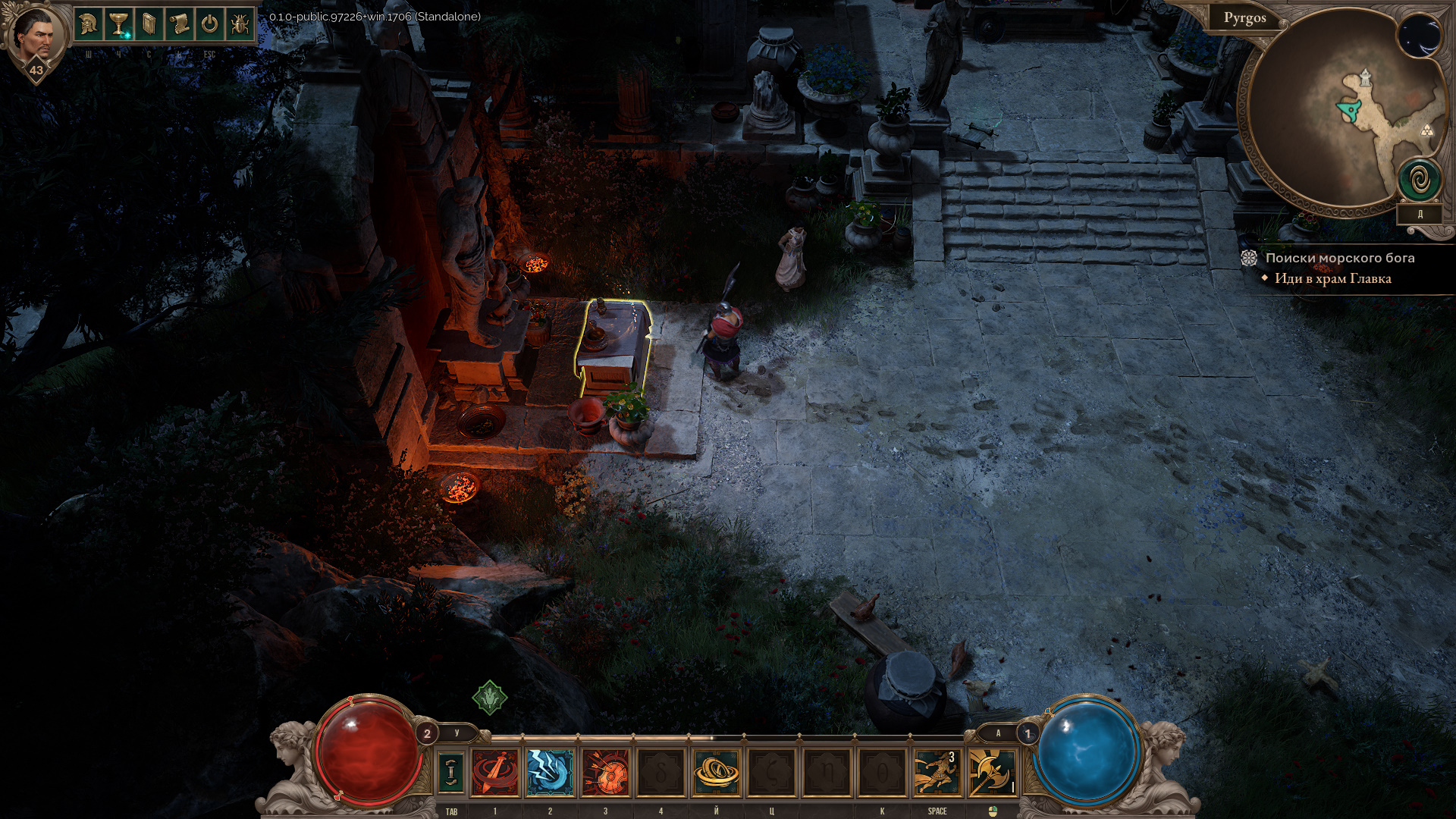Activate the blue lightning ability
The width and height of the screenshot is (1456, 819).
tap(550, 772)
